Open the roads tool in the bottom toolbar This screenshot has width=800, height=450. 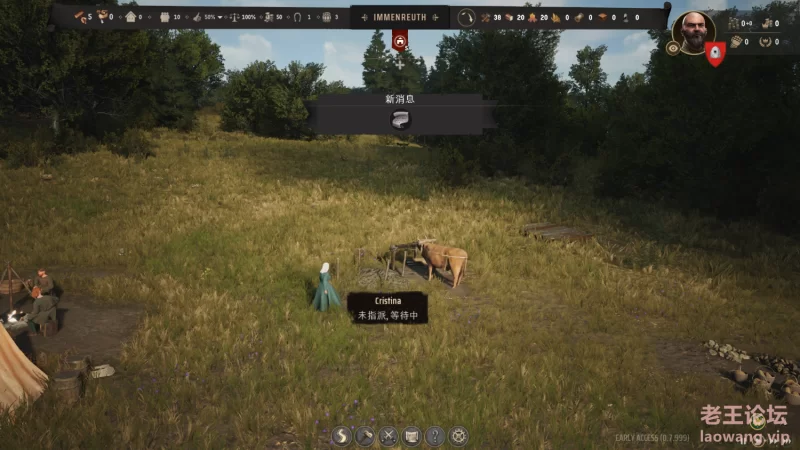(x=341, y=436)
